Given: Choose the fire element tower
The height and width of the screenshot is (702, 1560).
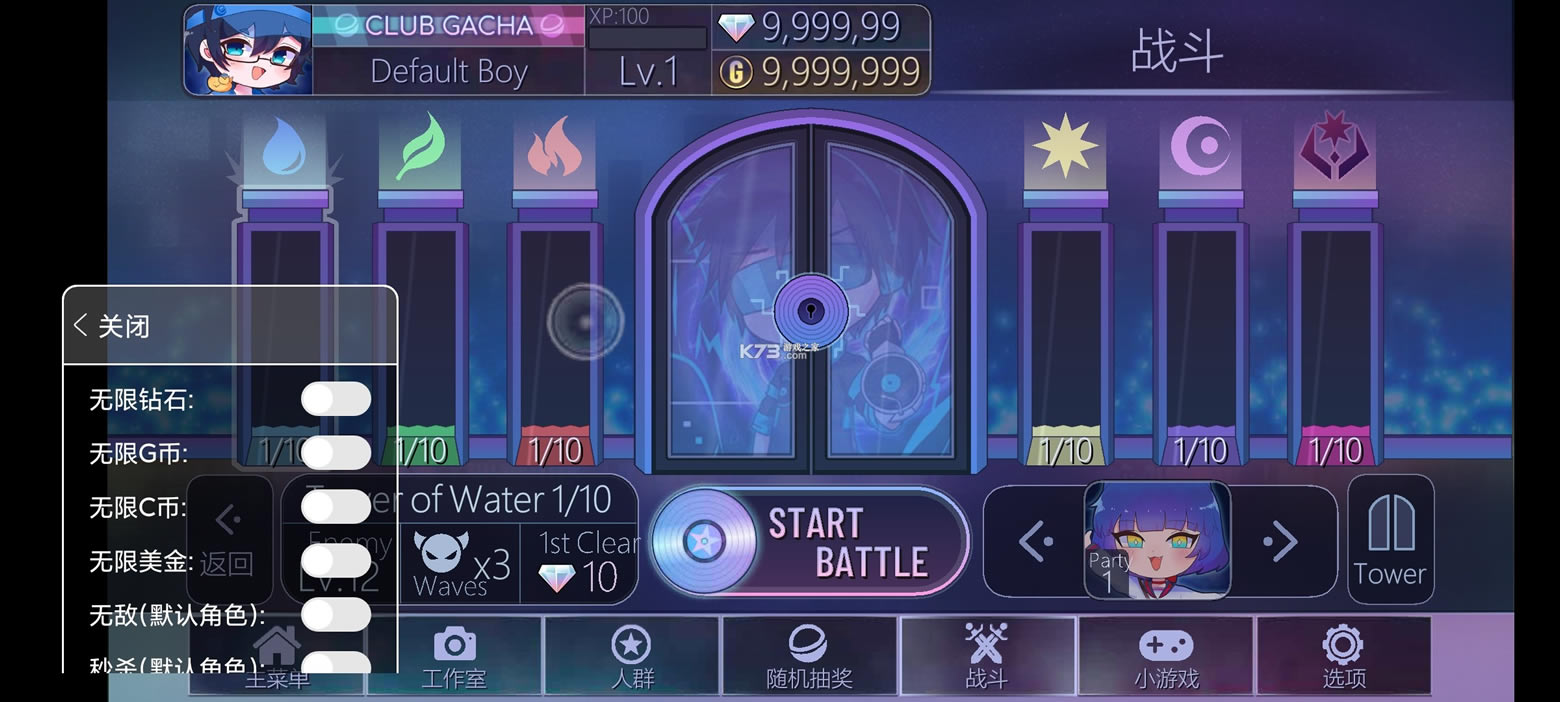Looking at the screenshot, I should pyautogui.click(x=555, y=300).
